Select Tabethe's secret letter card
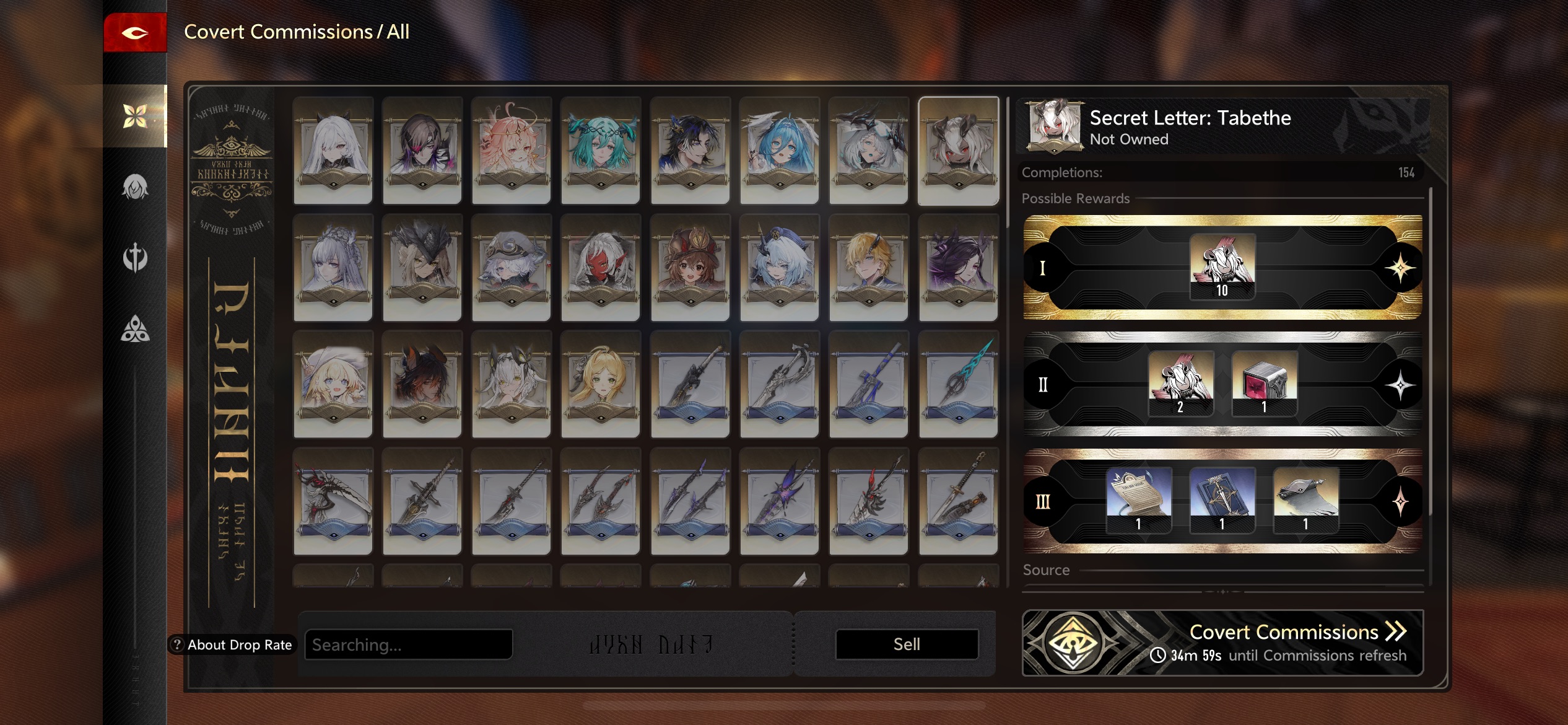 click(x=958, y=151)
